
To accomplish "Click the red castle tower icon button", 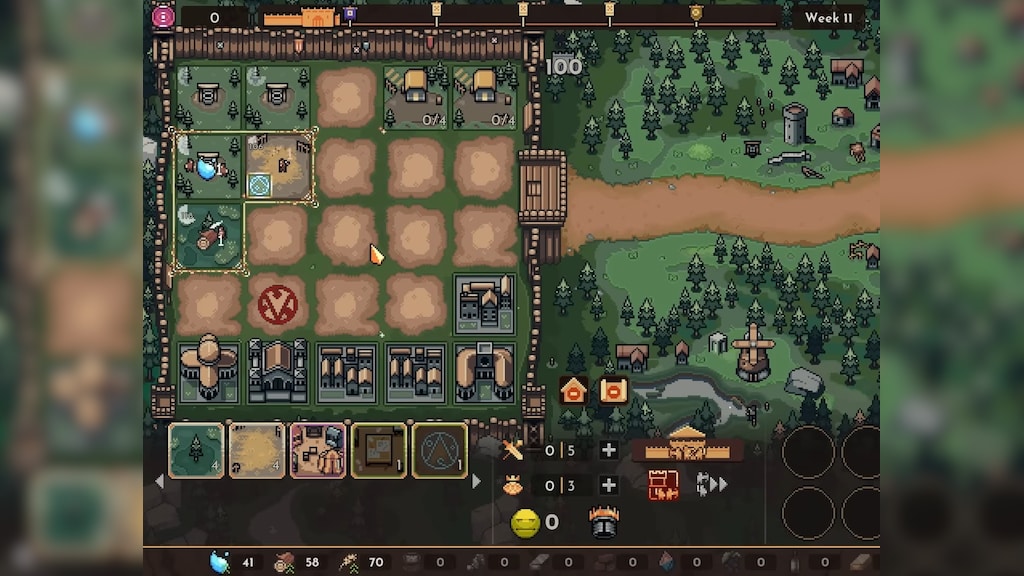I will [x=663, y=485].
